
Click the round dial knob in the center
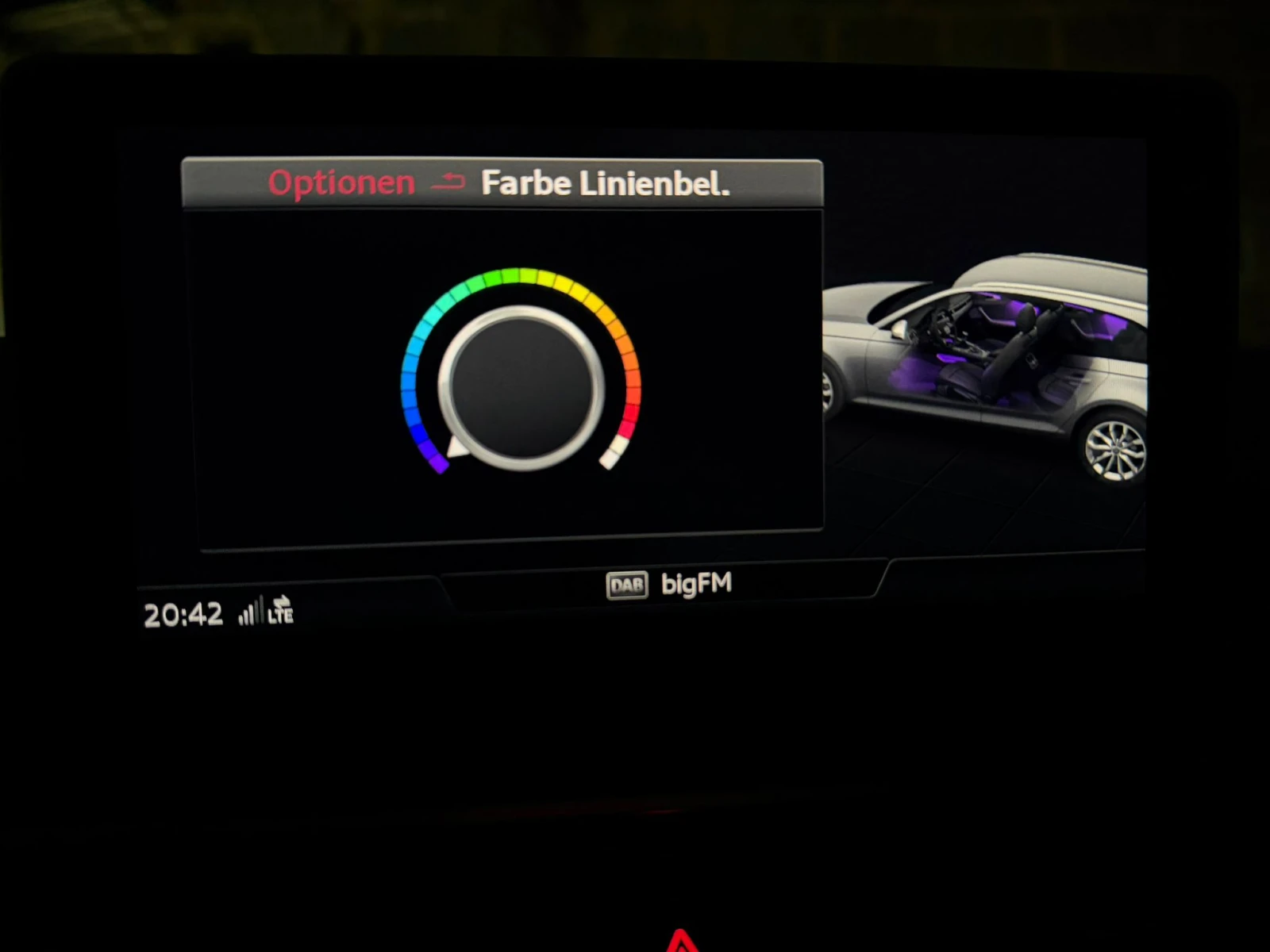[521, 388]
